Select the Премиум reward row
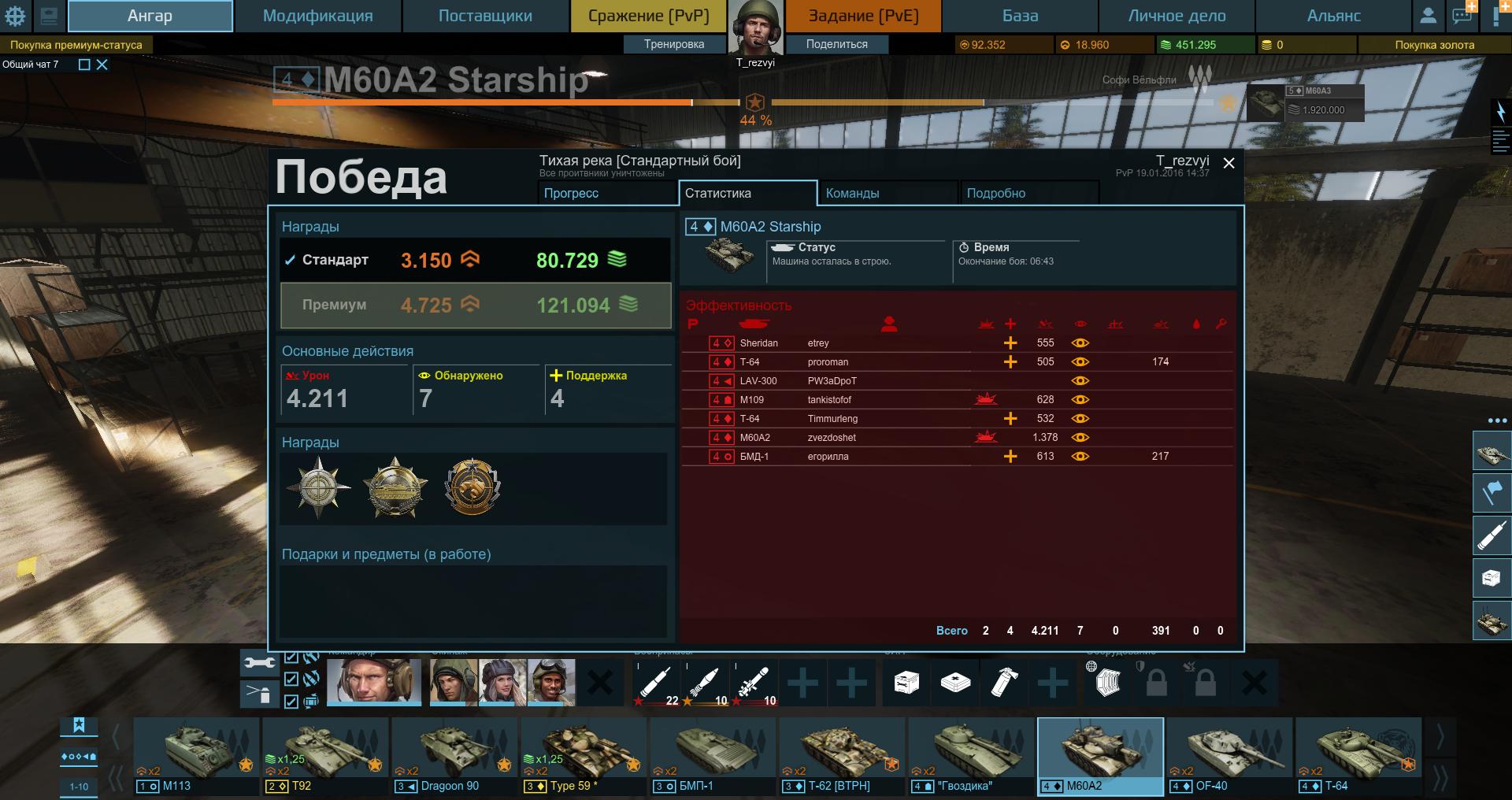The height and width of the screenshot is (800, 1512). [x=476, y=305]
